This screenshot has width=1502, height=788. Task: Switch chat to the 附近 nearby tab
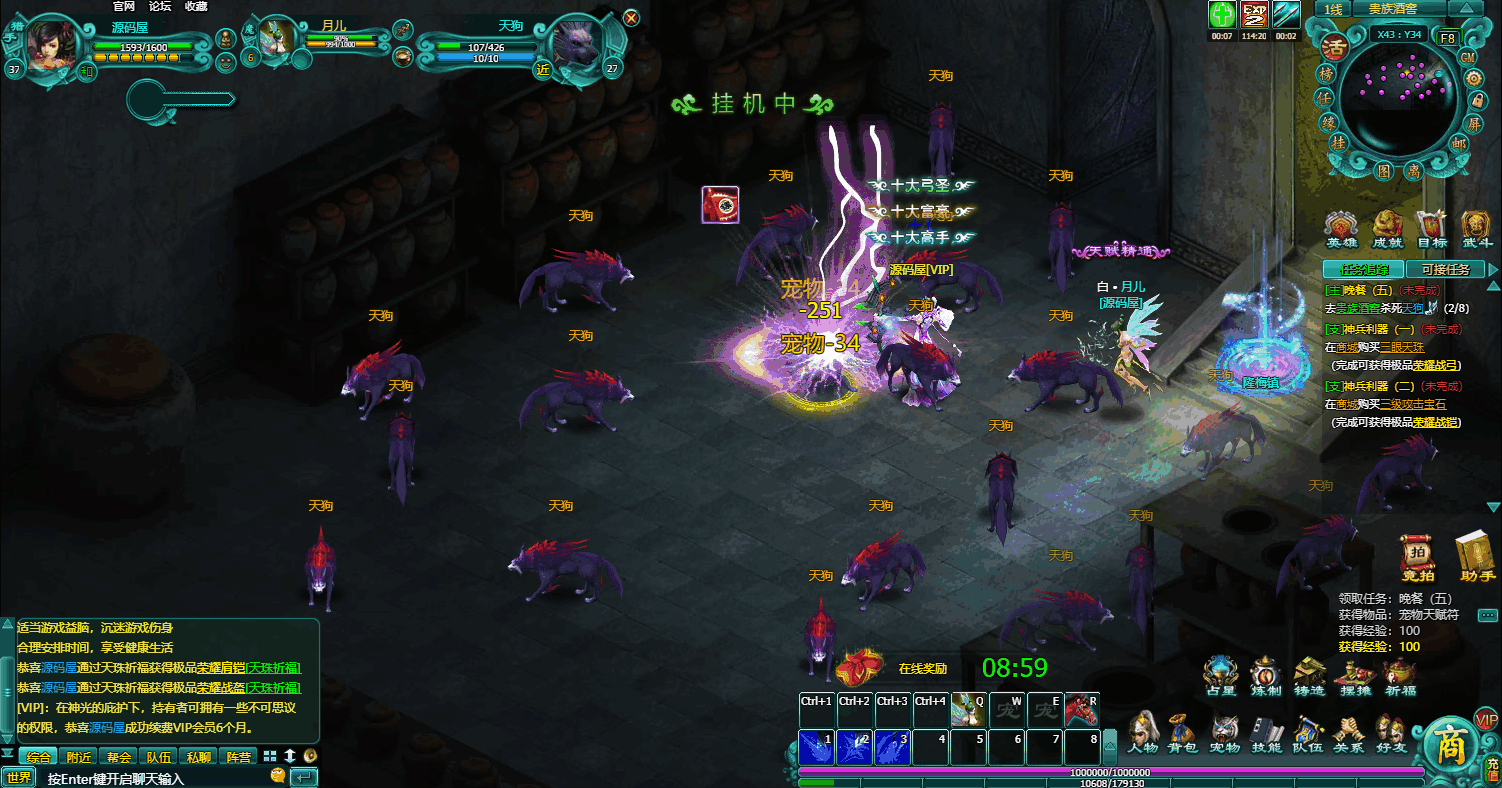tap(79, 757)
